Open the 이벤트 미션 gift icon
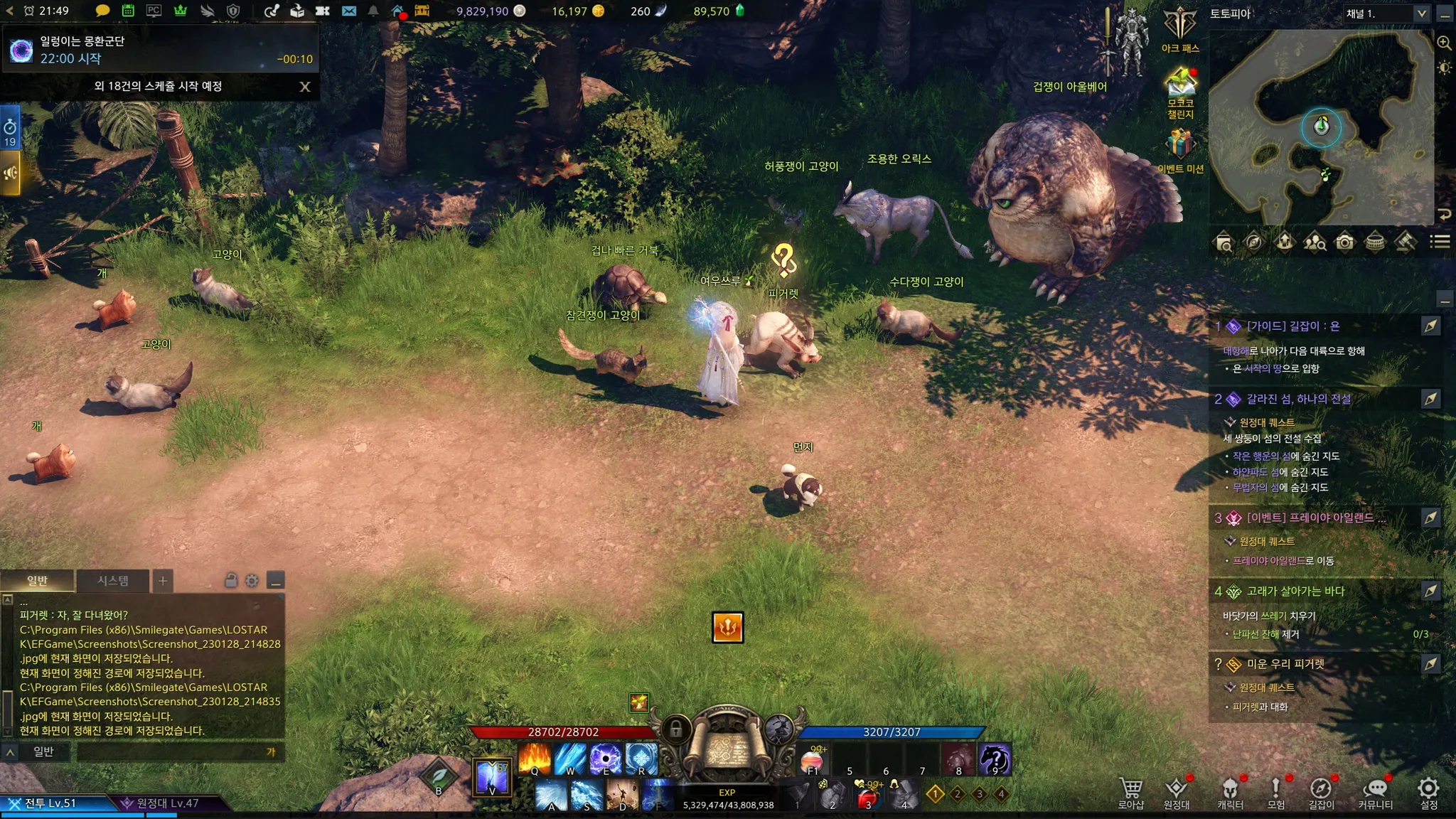 (1180, 148)
